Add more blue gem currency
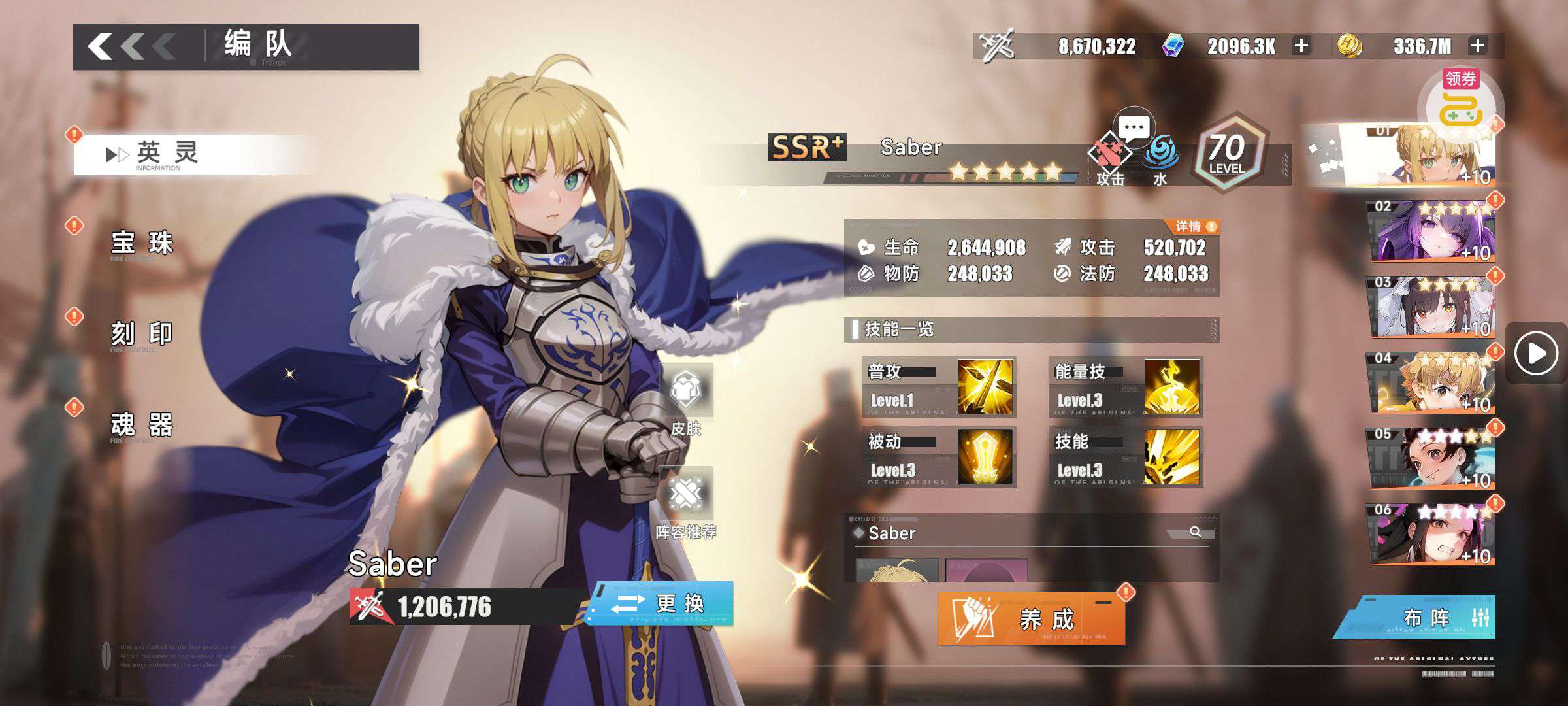Viewport: 1568px width, 706px height. click(1301, 46)
